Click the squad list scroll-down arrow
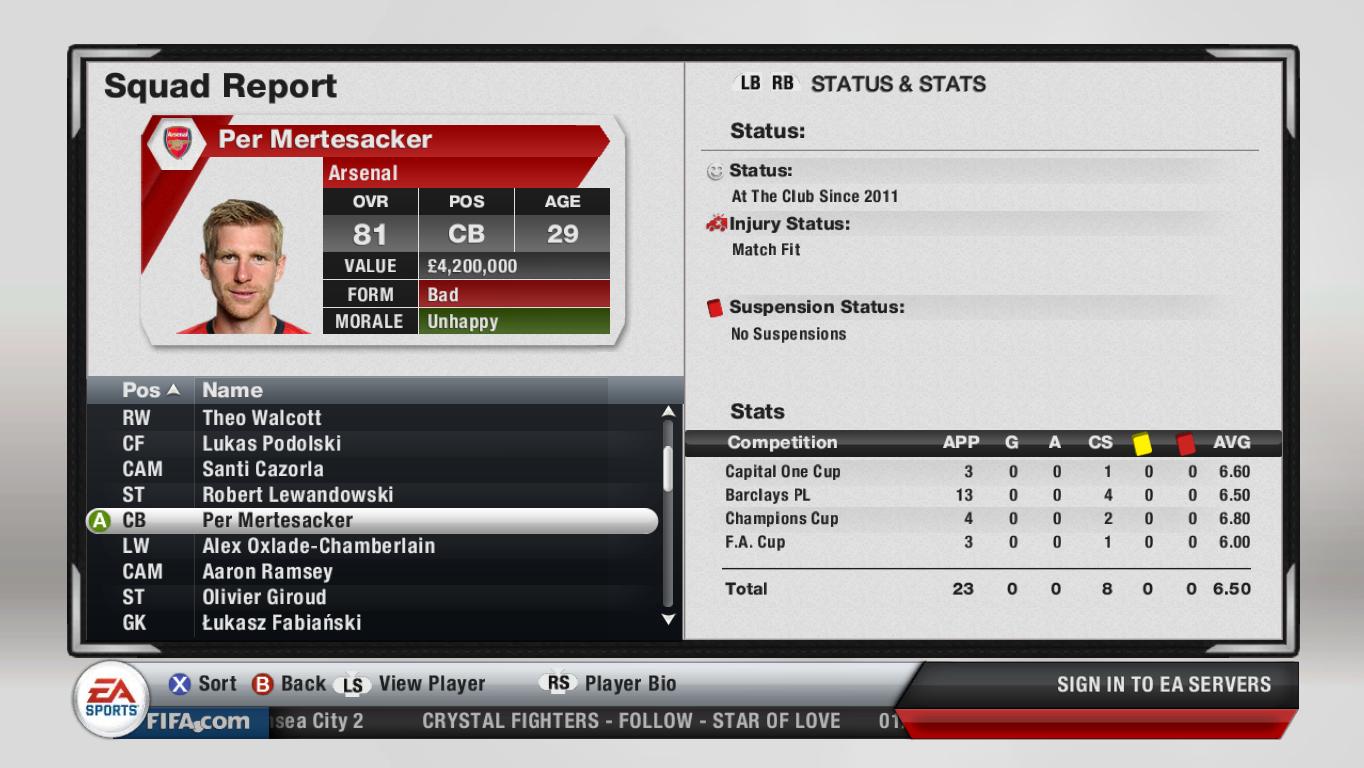1364x768 pixels. tap(669, 620)
